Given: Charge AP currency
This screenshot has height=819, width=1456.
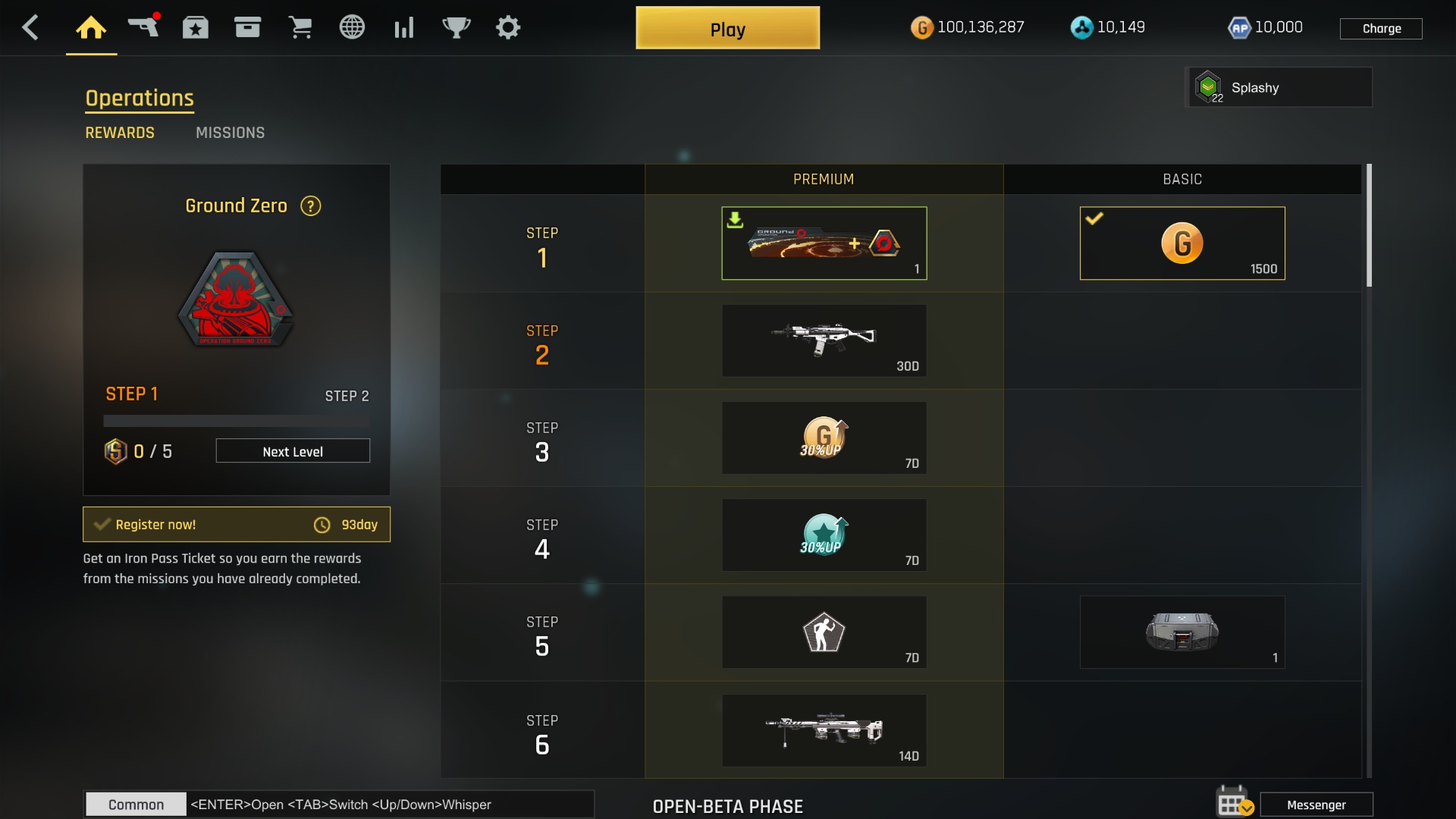Looking at the screenshot, I should [1381, 29].
